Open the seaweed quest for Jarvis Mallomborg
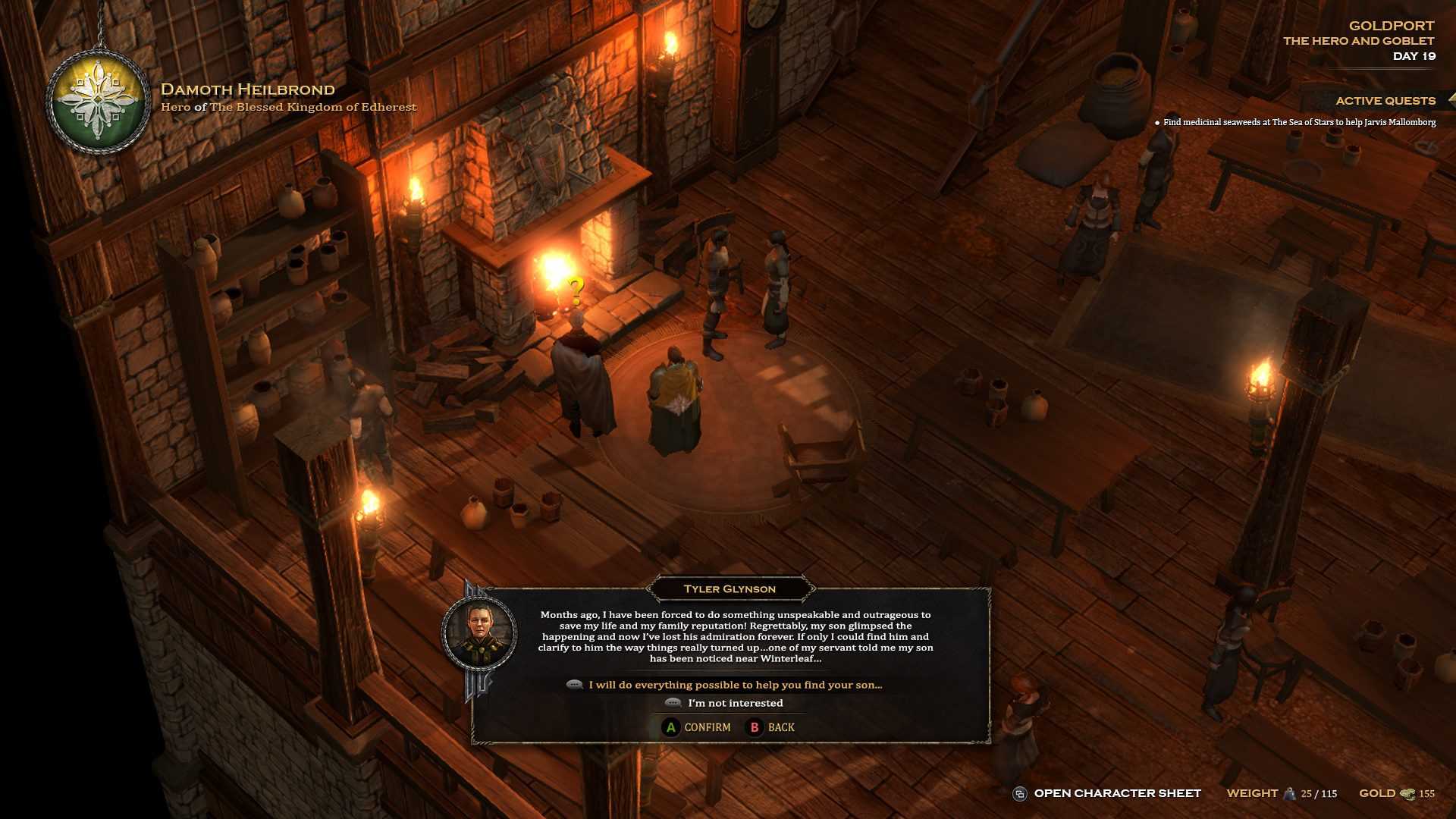Image resolution: width=1456 pixels, height=819 pixels. [1298, 122]
